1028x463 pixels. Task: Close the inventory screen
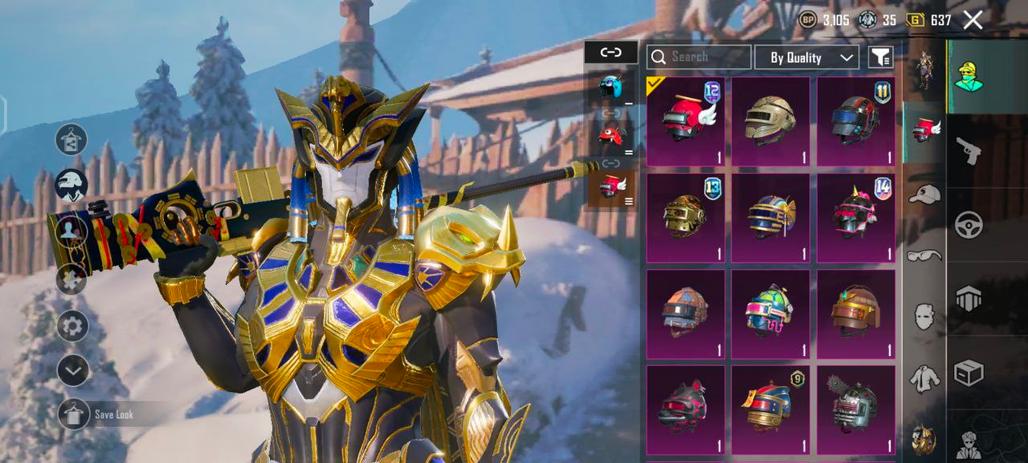(973, 20)
